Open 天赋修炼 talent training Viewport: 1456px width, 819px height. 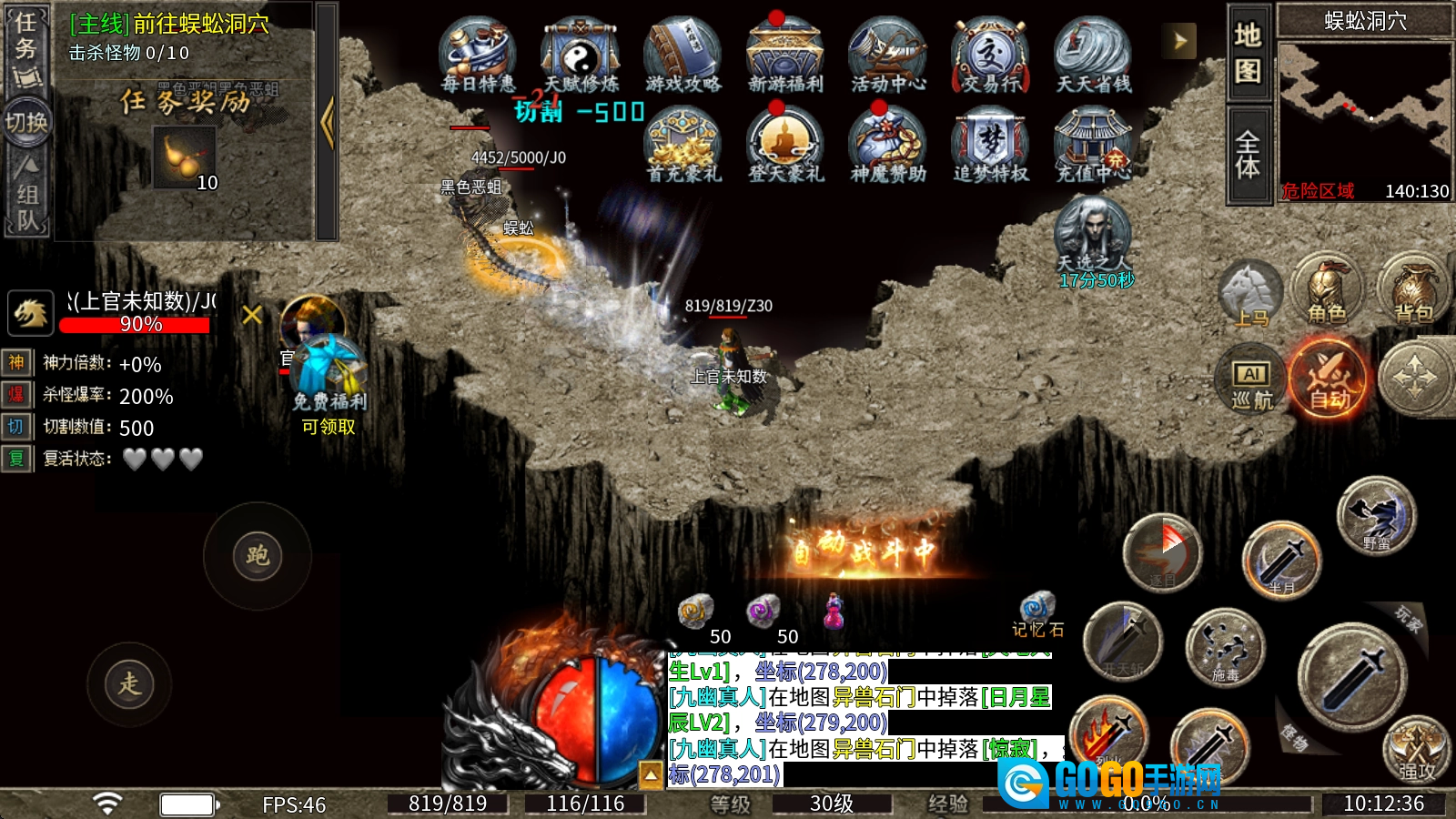pyautogui.click(x=581, y=55)
